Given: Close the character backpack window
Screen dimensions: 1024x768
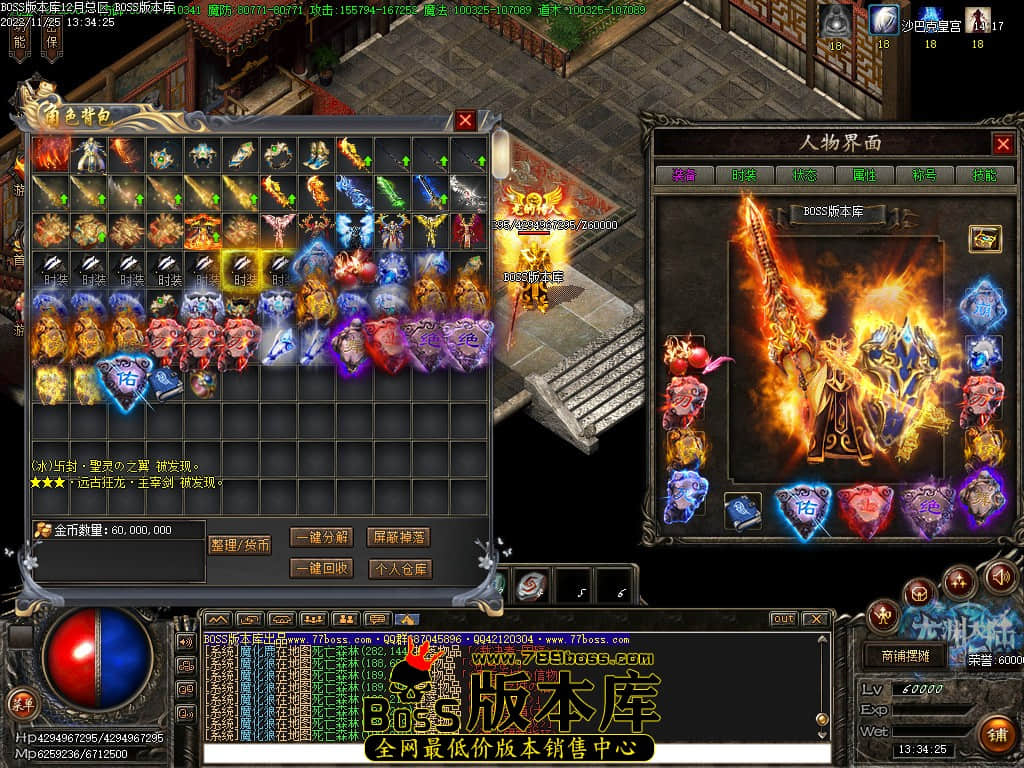Looking at the screenshot, I should pyautogui.click(x=465, y=121).
